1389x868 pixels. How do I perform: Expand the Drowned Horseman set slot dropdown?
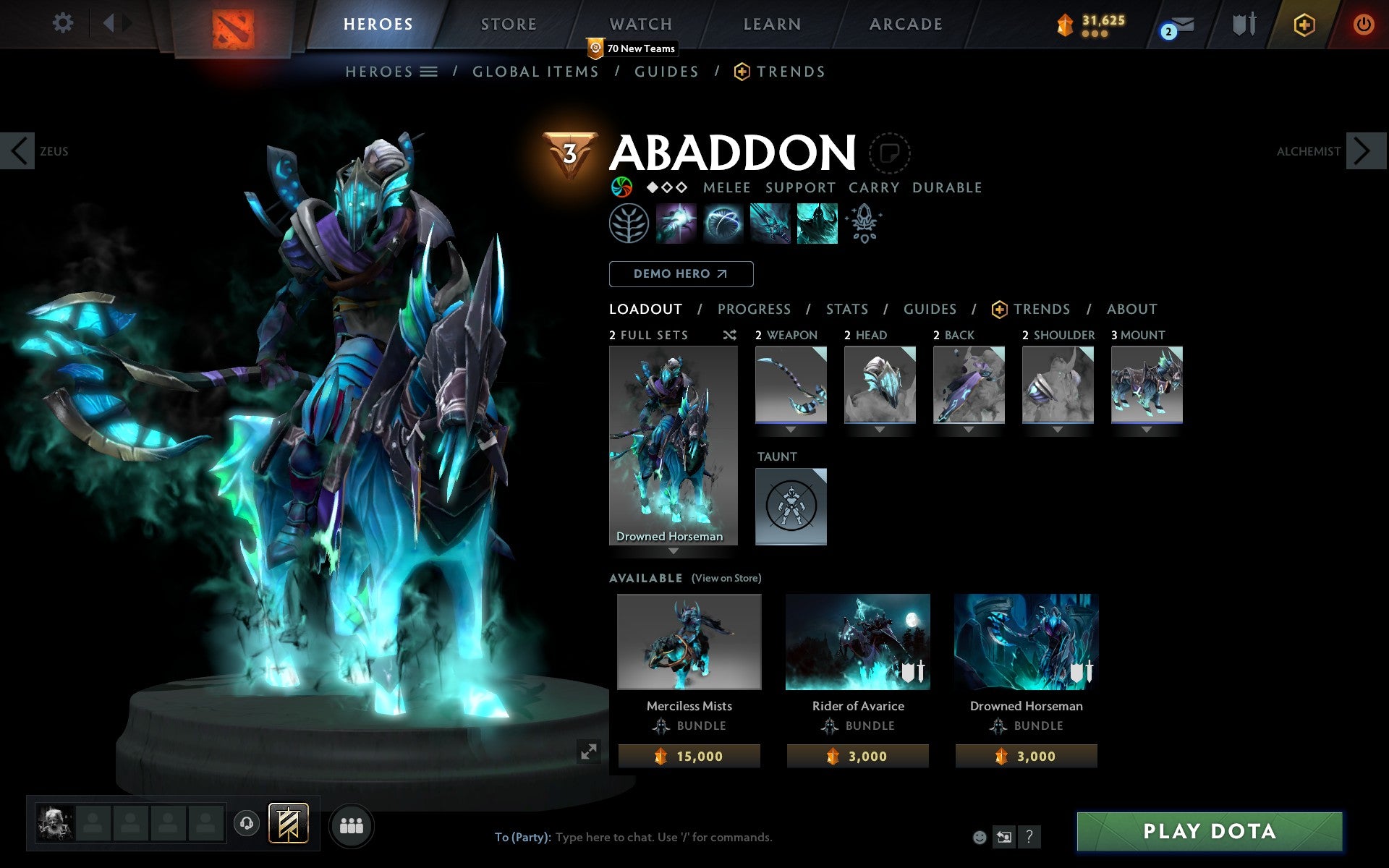[674, 550]
